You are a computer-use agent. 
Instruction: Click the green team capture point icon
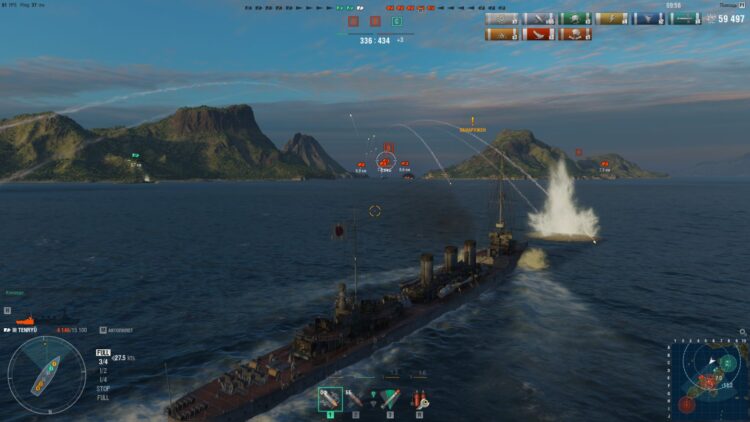(397, 20)
